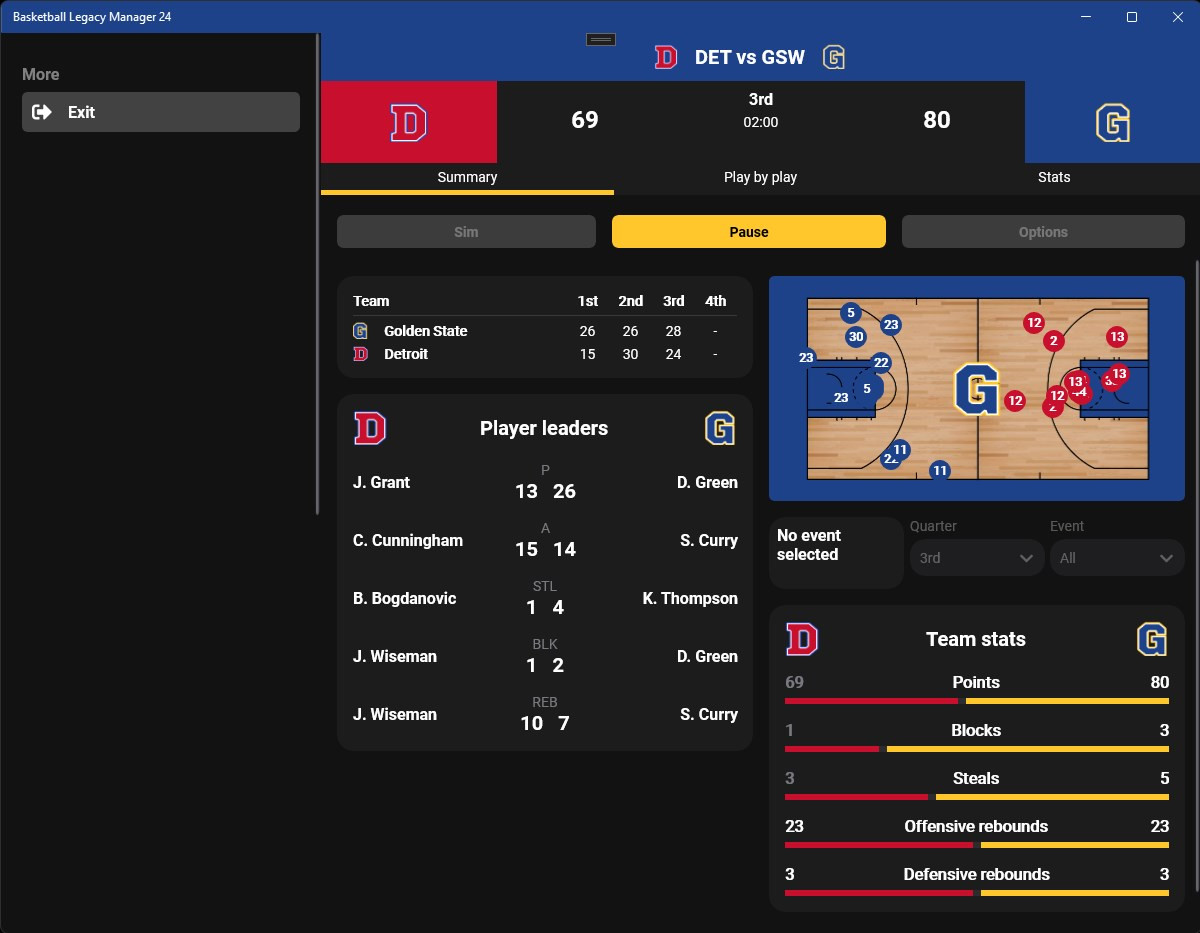
Task: Close the Basketball Legacy Manager window
Action: pyautogui.click(x=1177, y=17)
